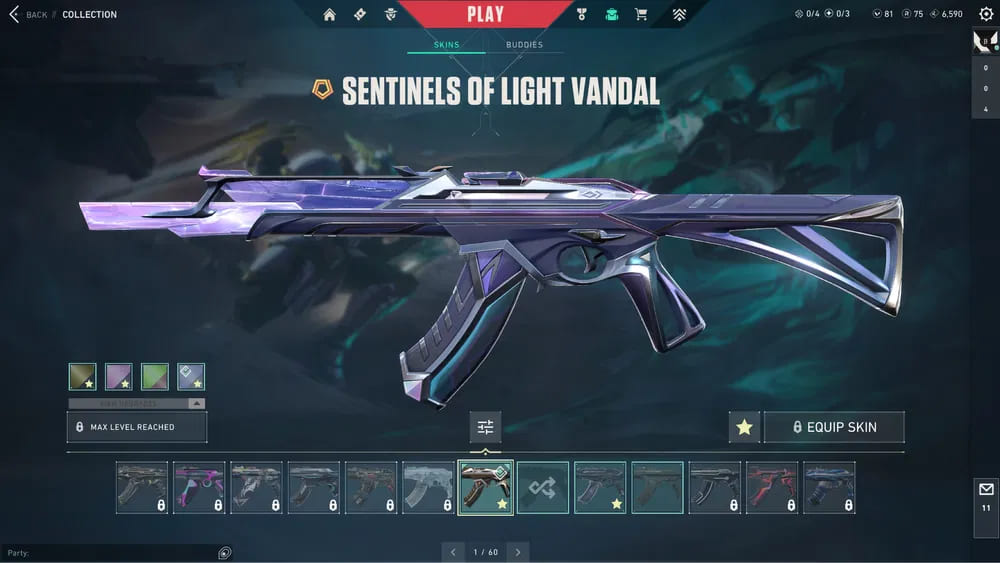Open the settings gear
Image resolution: width=1000 pixels, height=563 pixels.
coord(986,14)
